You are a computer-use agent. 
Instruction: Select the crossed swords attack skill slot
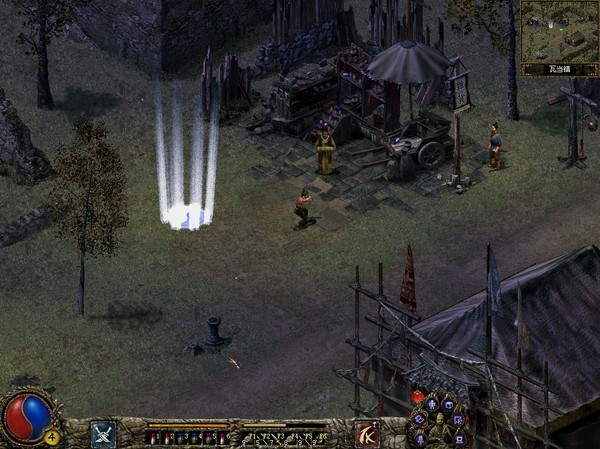pyautogui.click(x=104, y=434)
